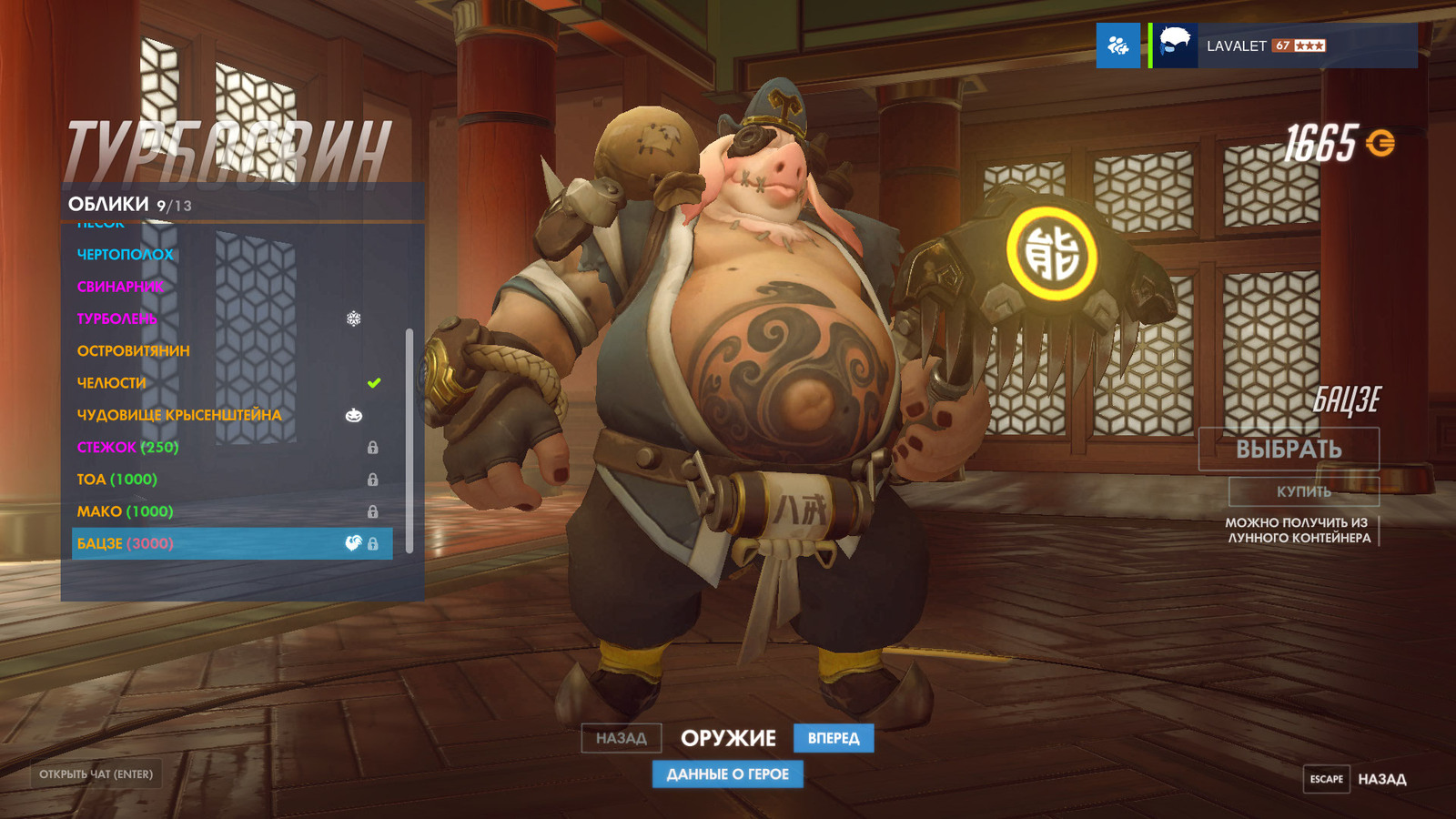Open the chat box
Viewport: 1456px width, 819px height.
[96, 774]
